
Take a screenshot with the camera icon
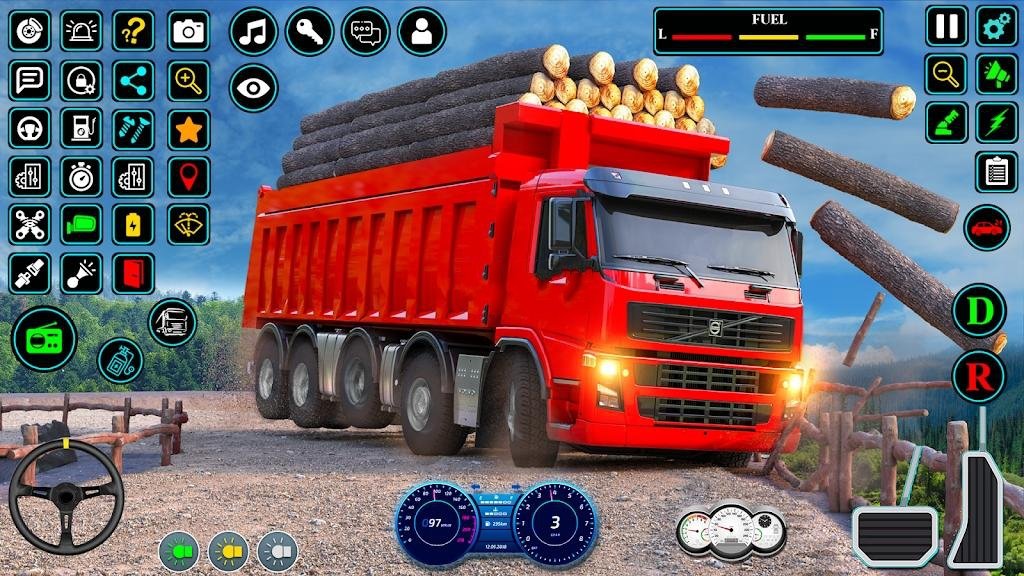pos(188,31)
